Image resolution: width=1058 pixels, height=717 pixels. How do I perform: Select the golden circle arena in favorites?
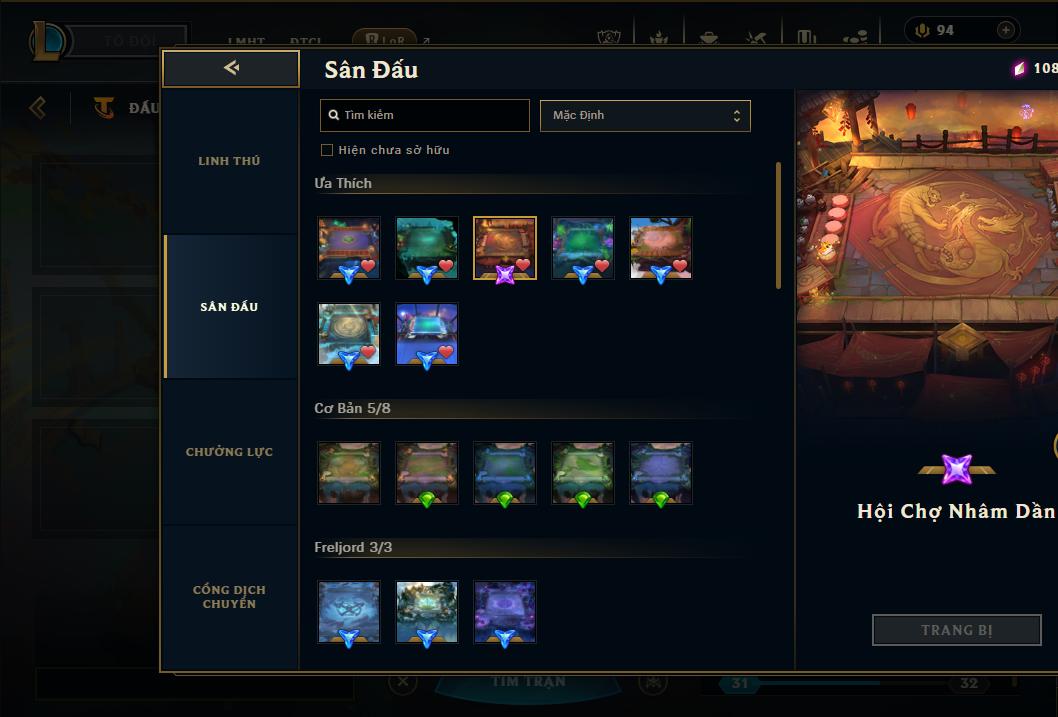349,334
